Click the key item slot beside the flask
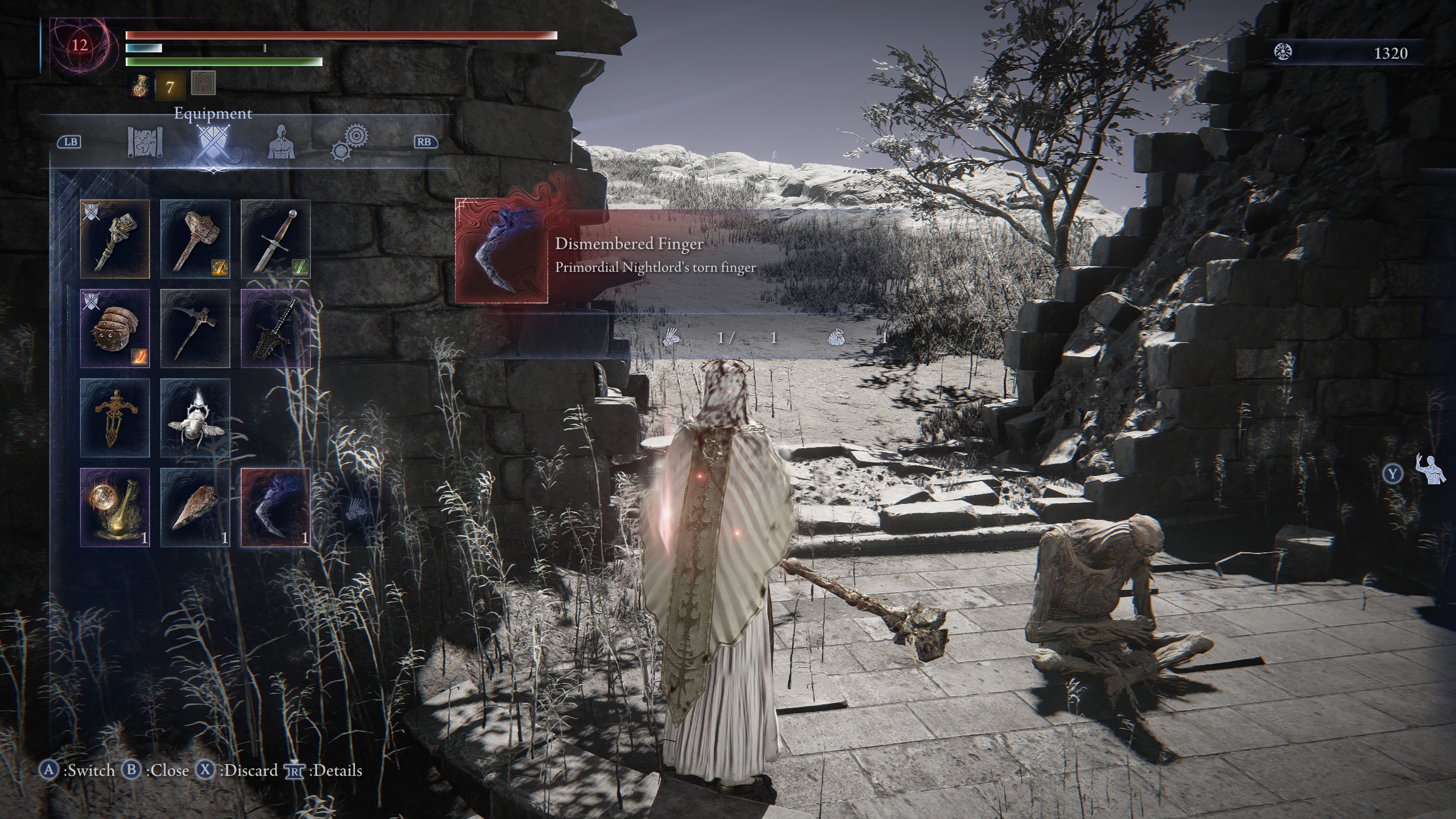 coord(204,84)
